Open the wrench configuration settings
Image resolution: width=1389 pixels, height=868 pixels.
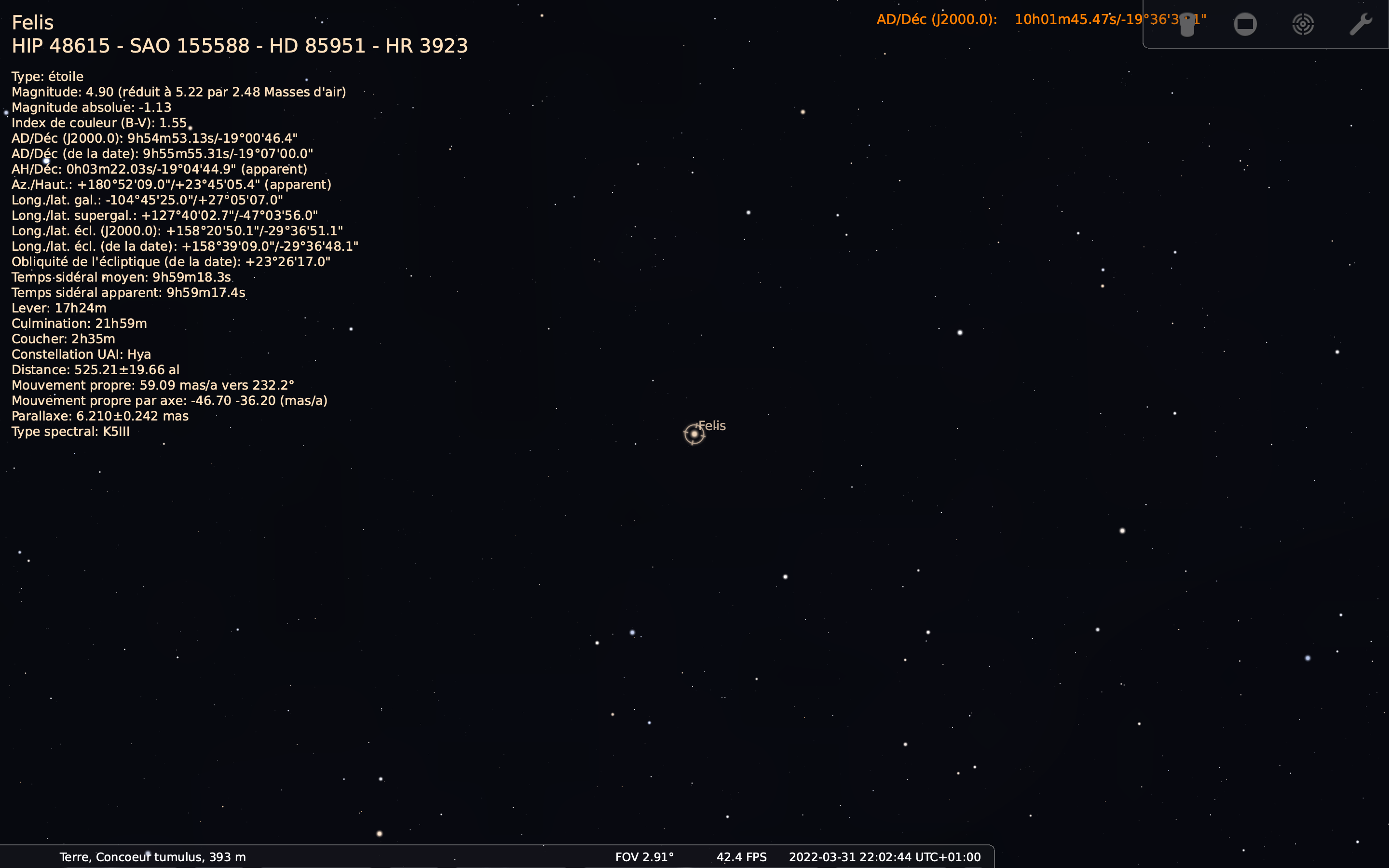point(1360,24)
